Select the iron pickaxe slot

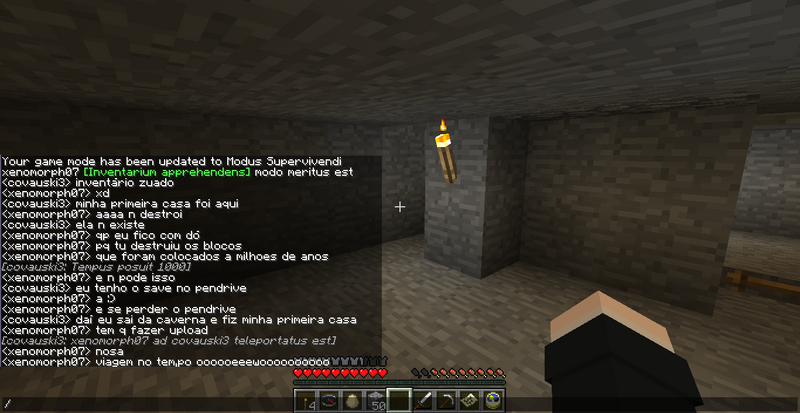tap(444, 401)
